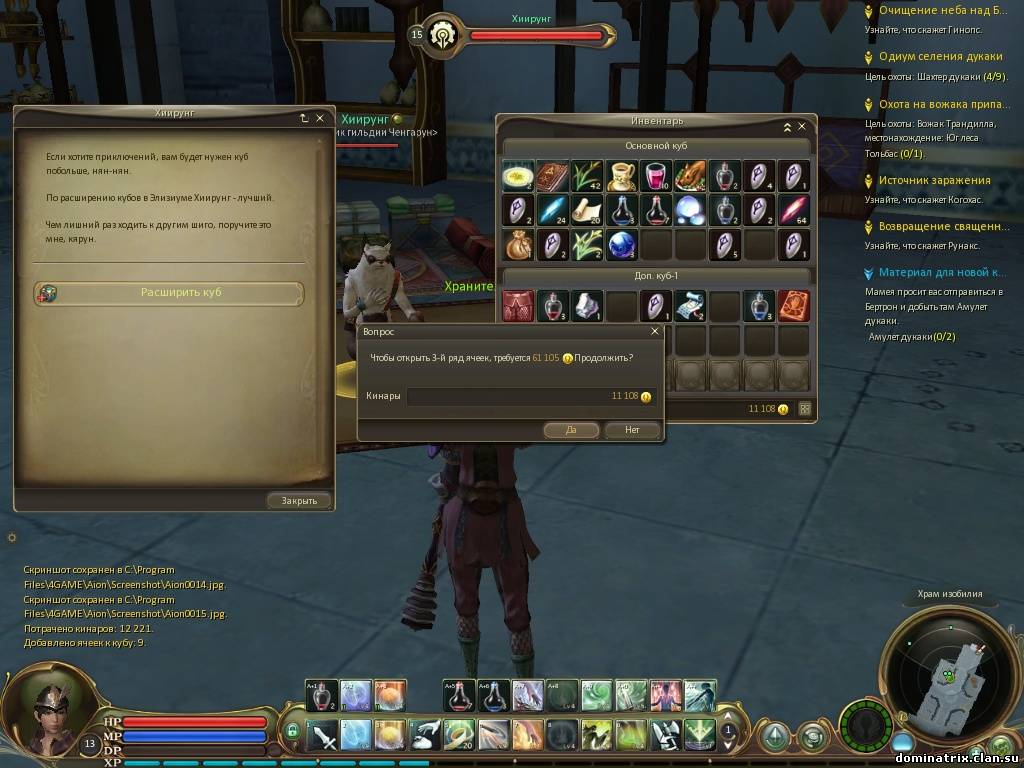Select the red card with hand symbol
This screenshot has height=768, width=1024.
pyautogui.click(x=793, y=306)
